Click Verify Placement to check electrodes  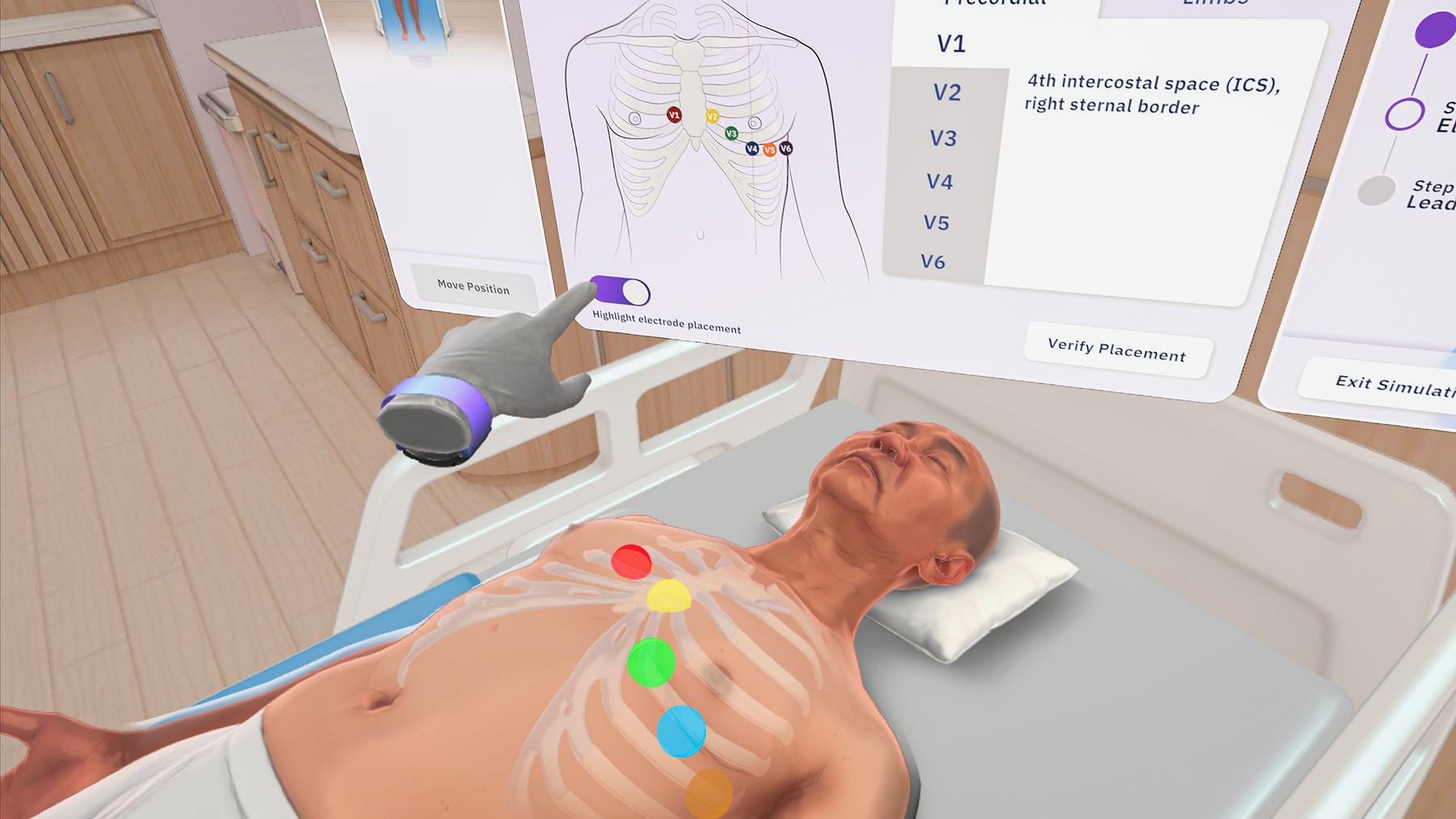click(x=1116, y=349)
